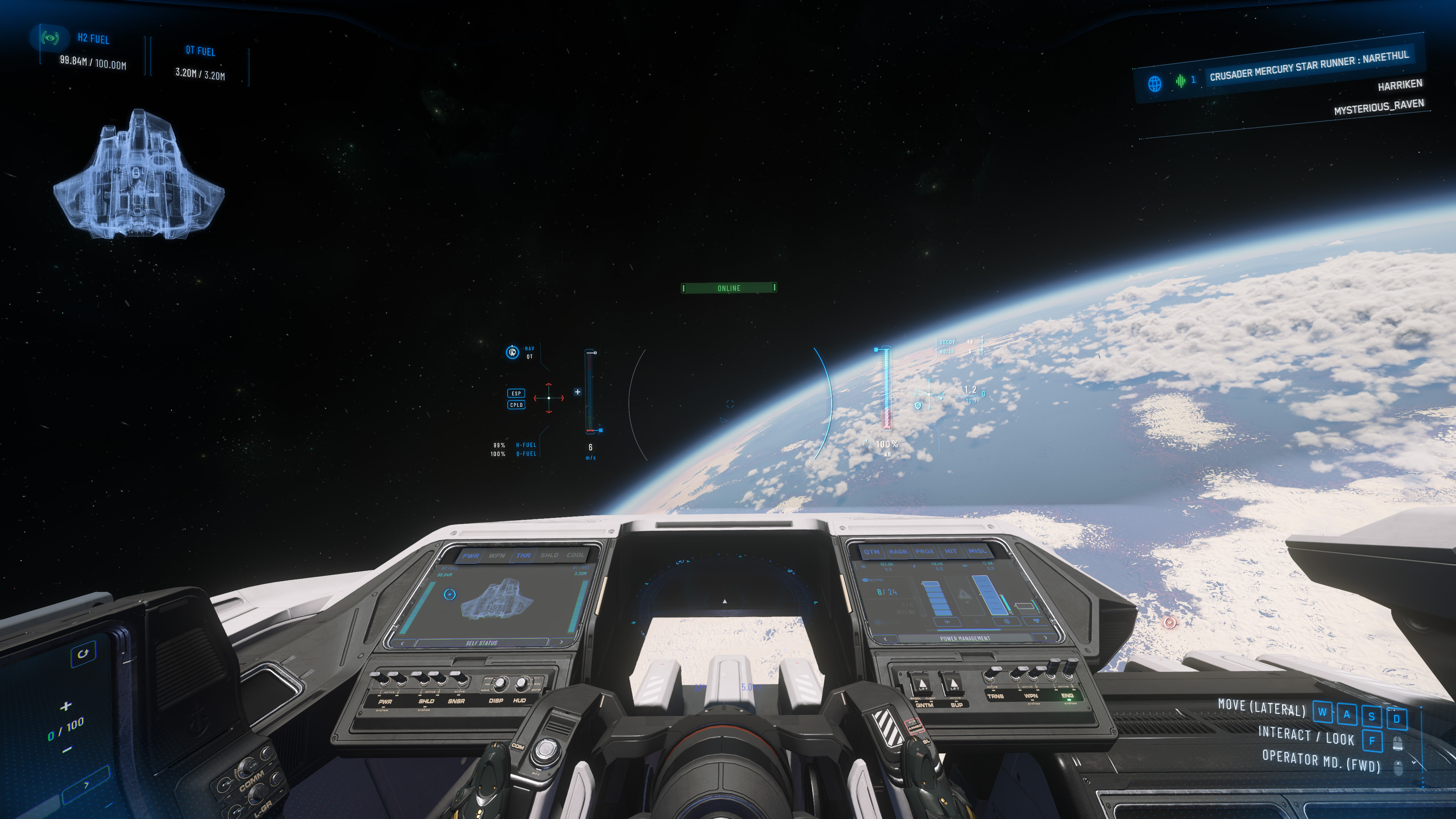Open the HIT tab
Viewport: 1456px width, 819px height.
(951, 552)
